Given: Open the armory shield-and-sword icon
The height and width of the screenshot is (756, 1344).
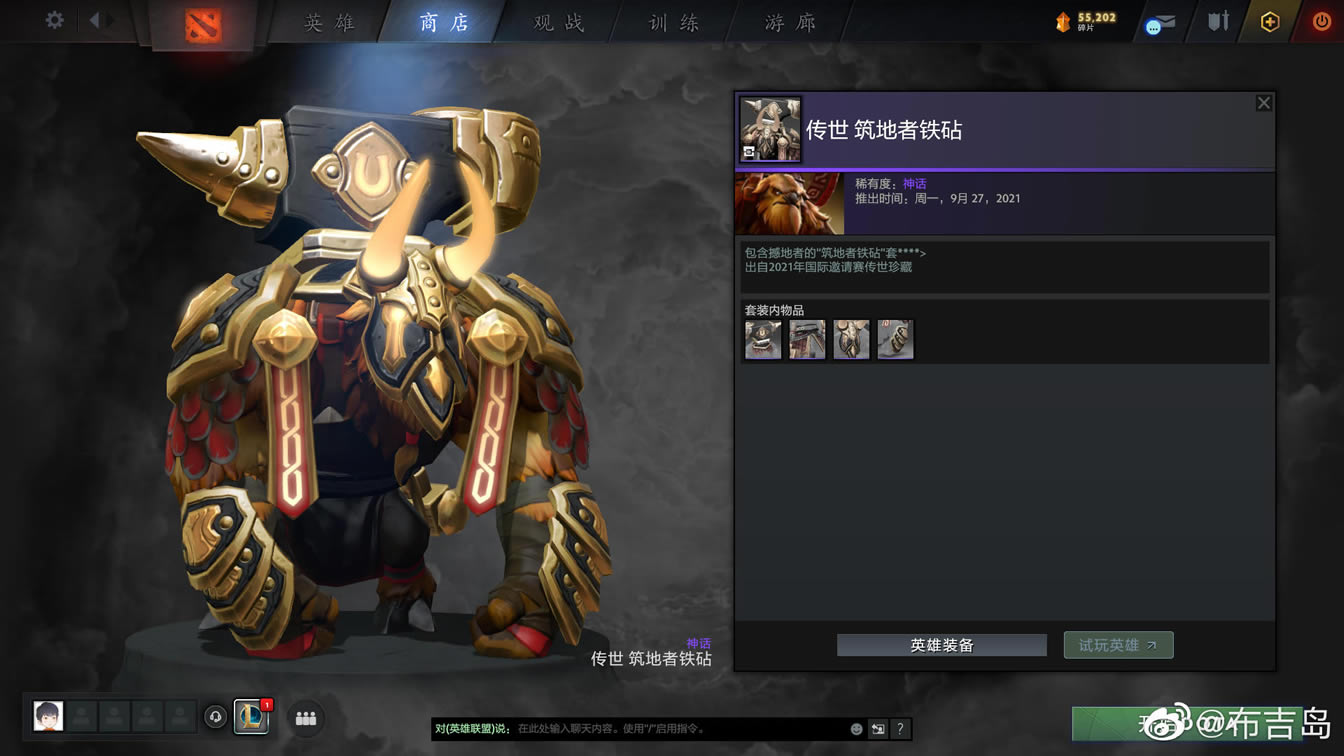Looking at the screenshot, I should coord(1216,22).
